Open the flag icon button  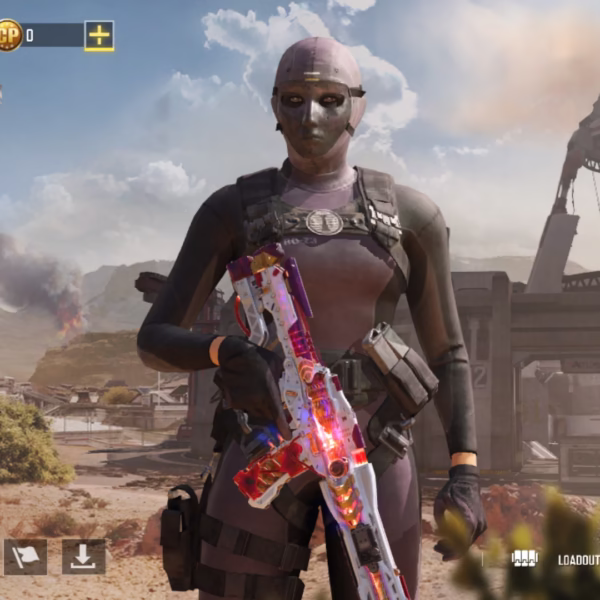coord(25,556)
